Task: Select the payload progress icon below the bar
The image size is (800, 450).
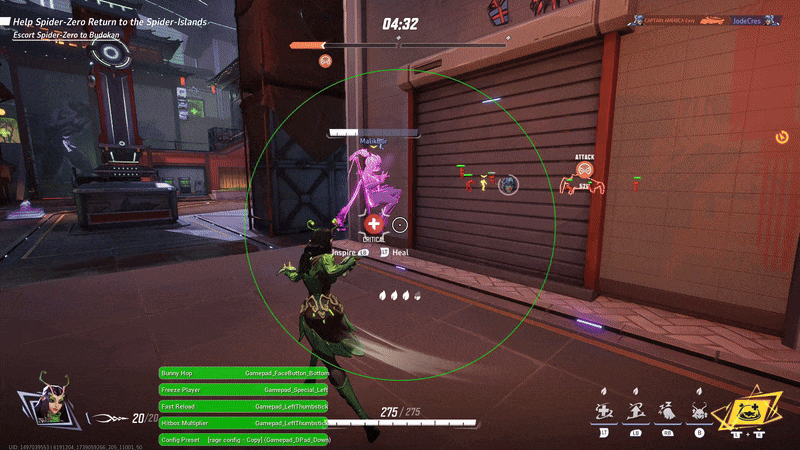Action: pyautogui.click(x=325, y=61)
